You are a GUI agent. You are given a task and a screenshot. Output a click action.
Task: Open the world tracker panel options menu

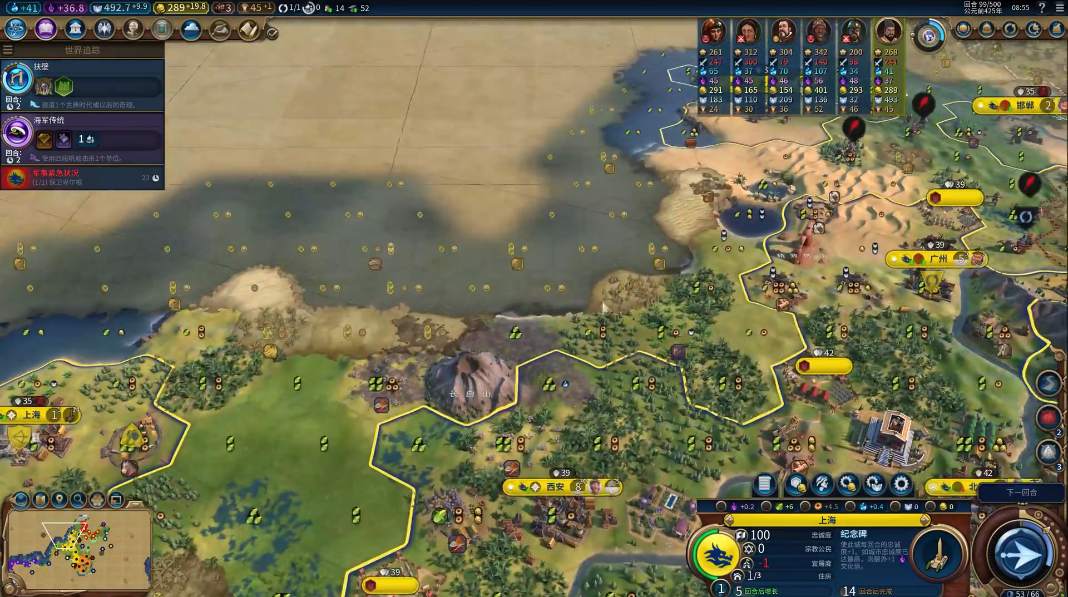click(8, 49)
